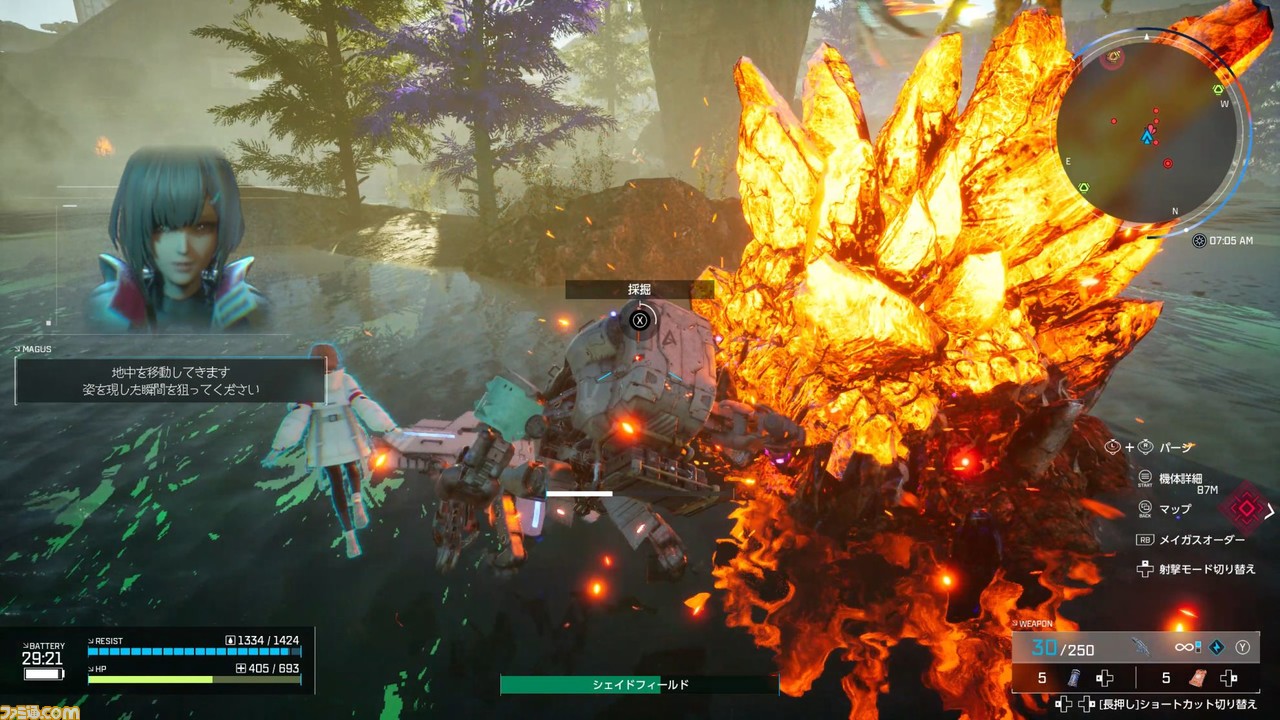This screenshot has height=720, width=1280.
Task: Select the Magus character portrait
Action: tap(175, 243)
